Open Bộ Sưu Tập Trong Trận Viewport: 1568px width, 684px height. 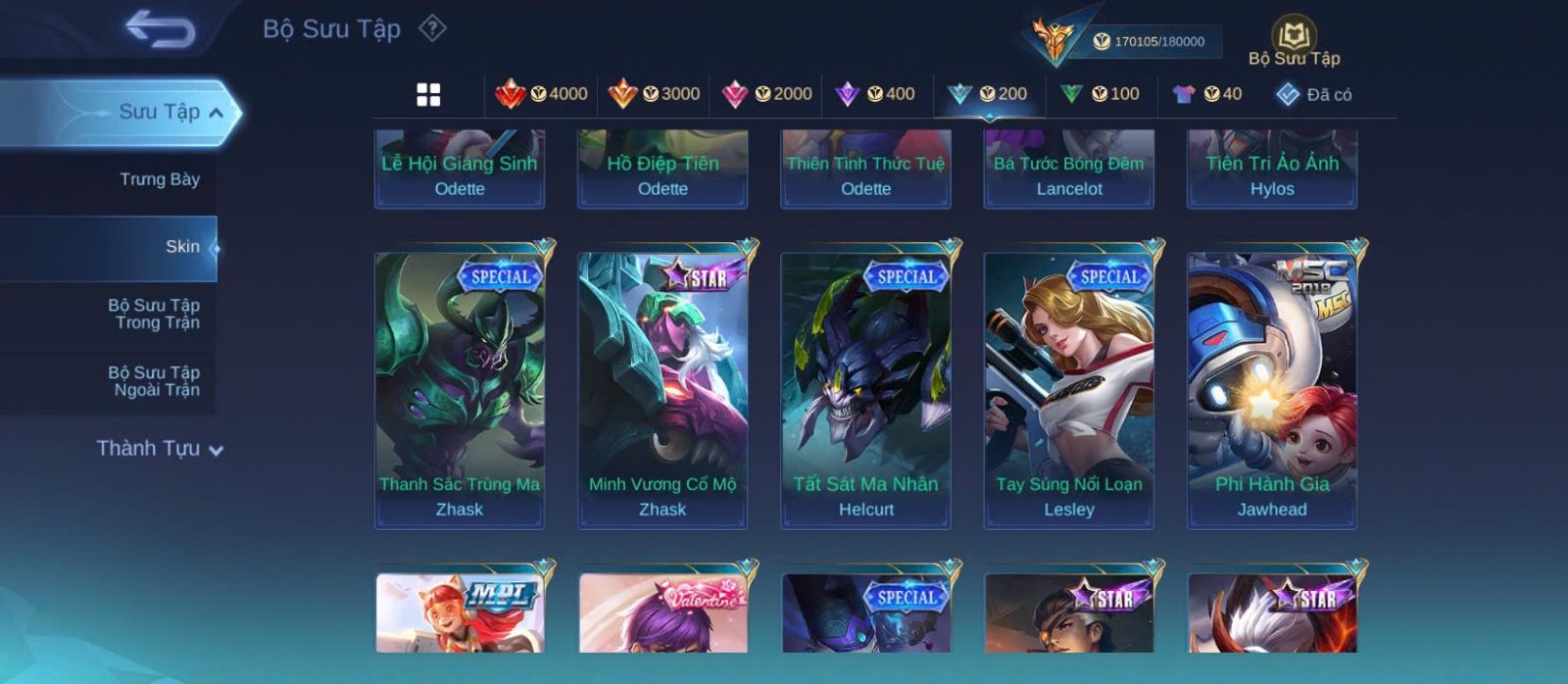154,314
